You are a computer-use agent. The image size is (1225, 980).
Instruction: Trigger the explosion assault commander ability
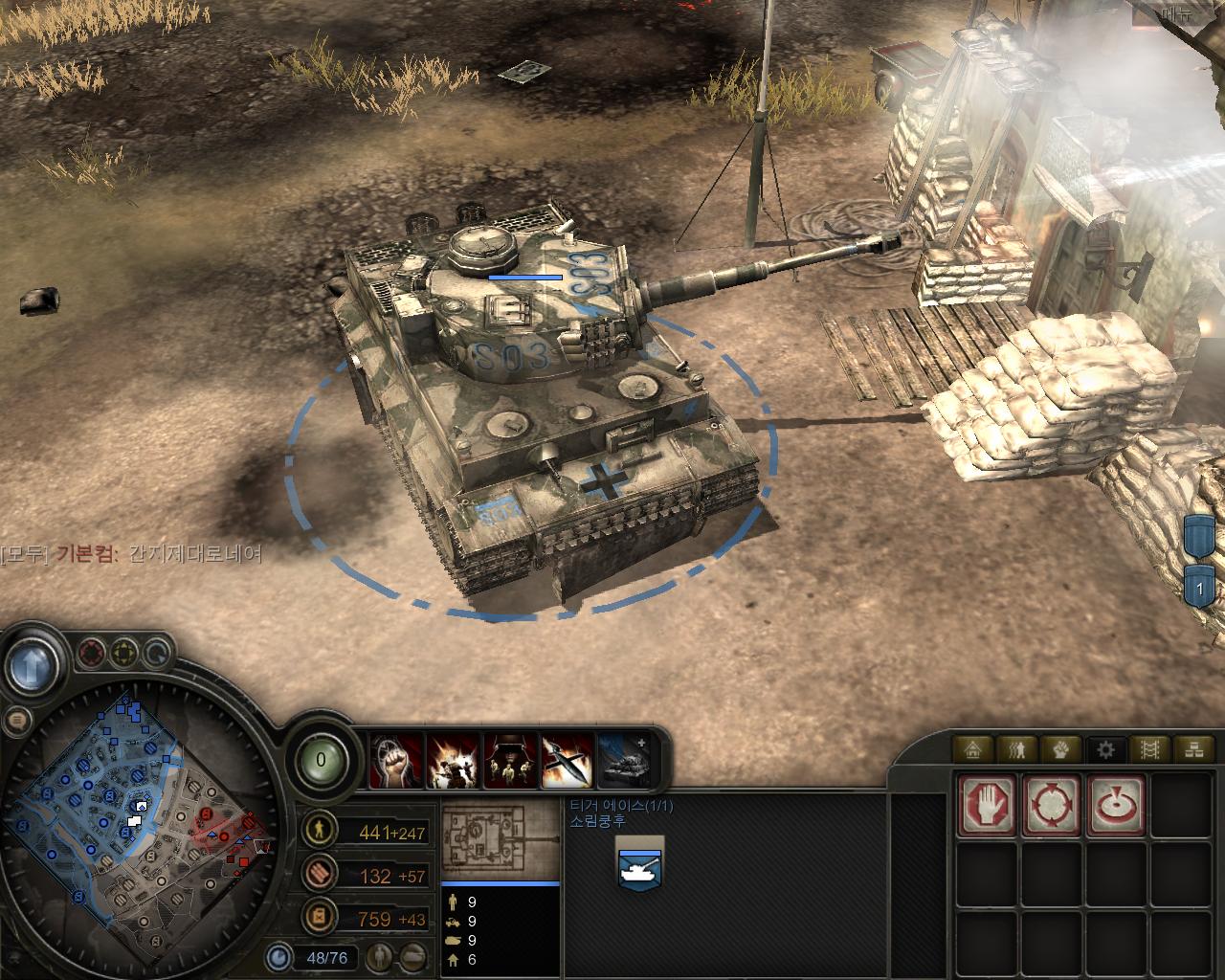point(453,761)
